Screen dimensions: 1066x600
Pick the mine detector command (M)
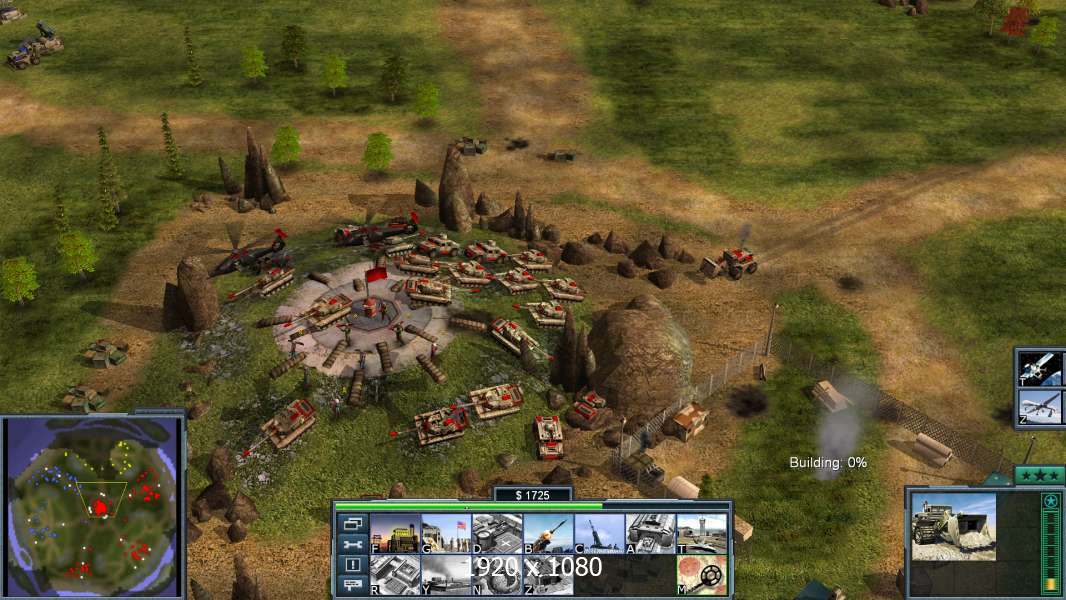tap(701, 575)
